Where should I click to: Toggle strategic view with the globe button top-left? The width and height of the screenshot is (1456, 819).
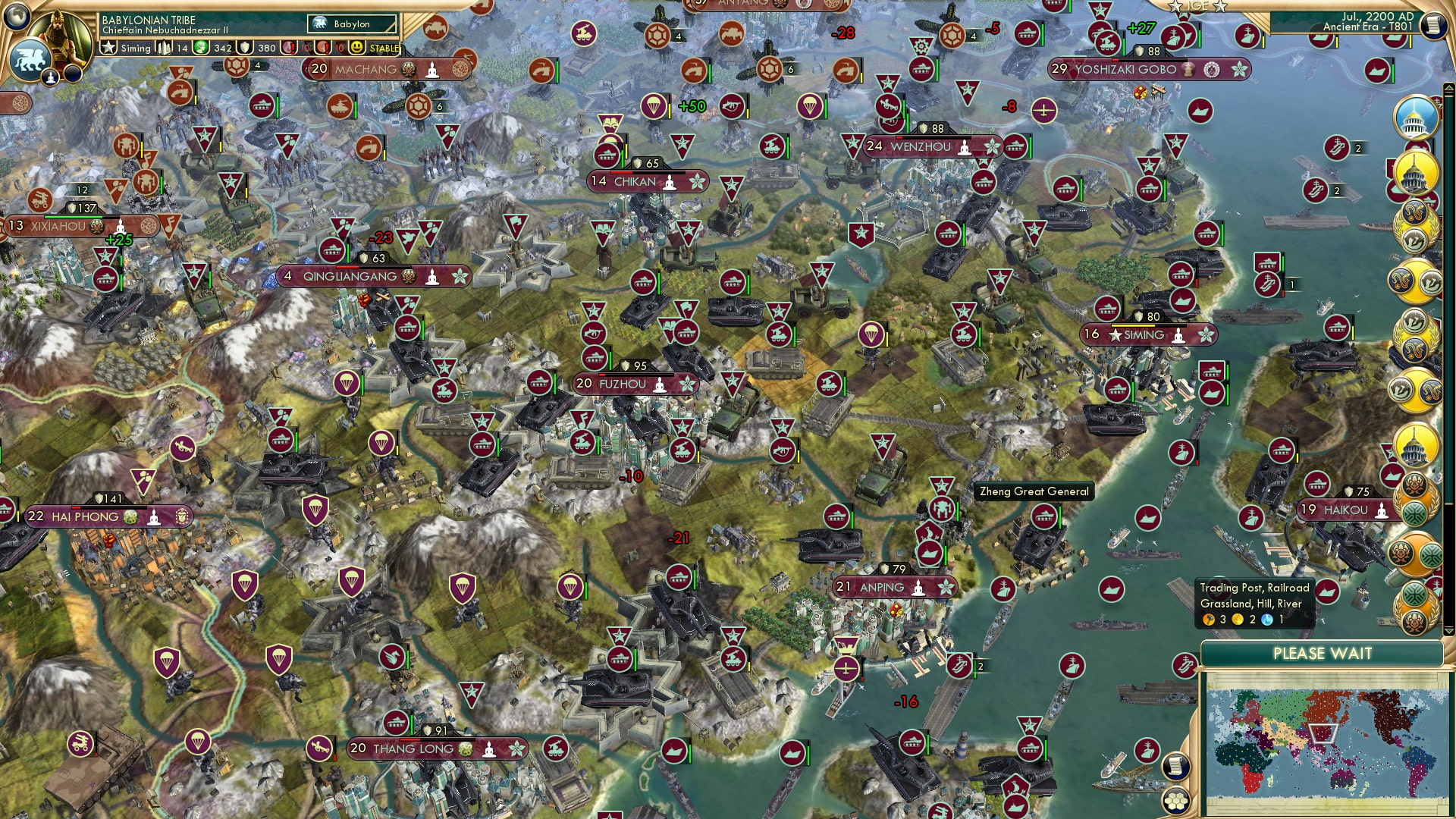pos(17,15)
